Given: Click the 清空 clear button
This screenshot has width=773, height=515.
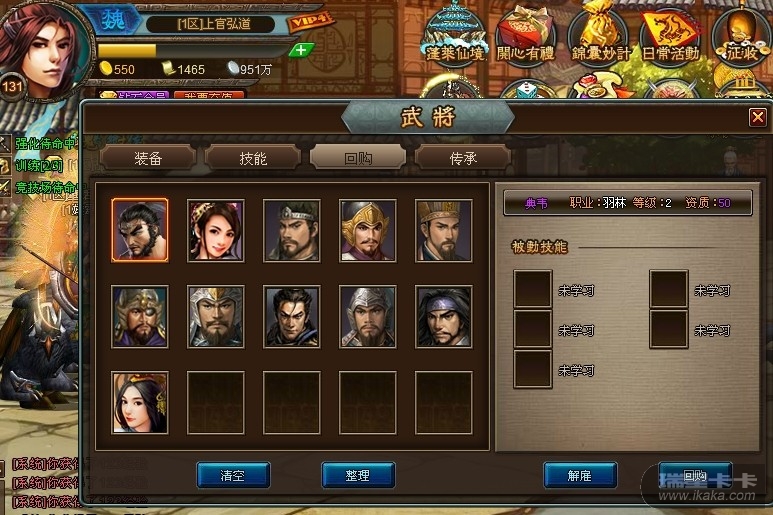Looking at the screenshot, I should tap(233, 475).
